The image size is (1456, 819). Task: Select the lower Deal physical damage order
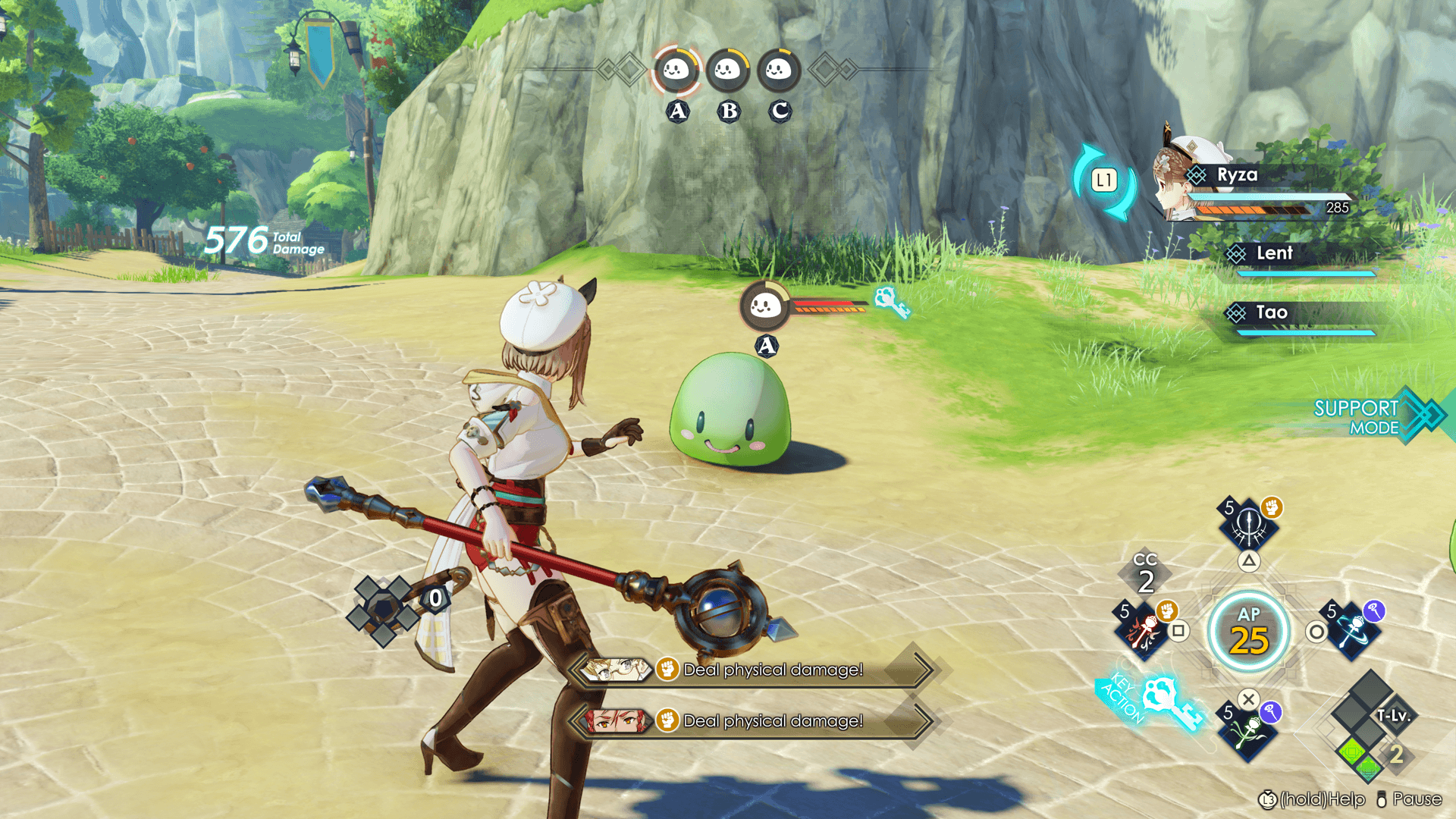click(x=755, y=720)
